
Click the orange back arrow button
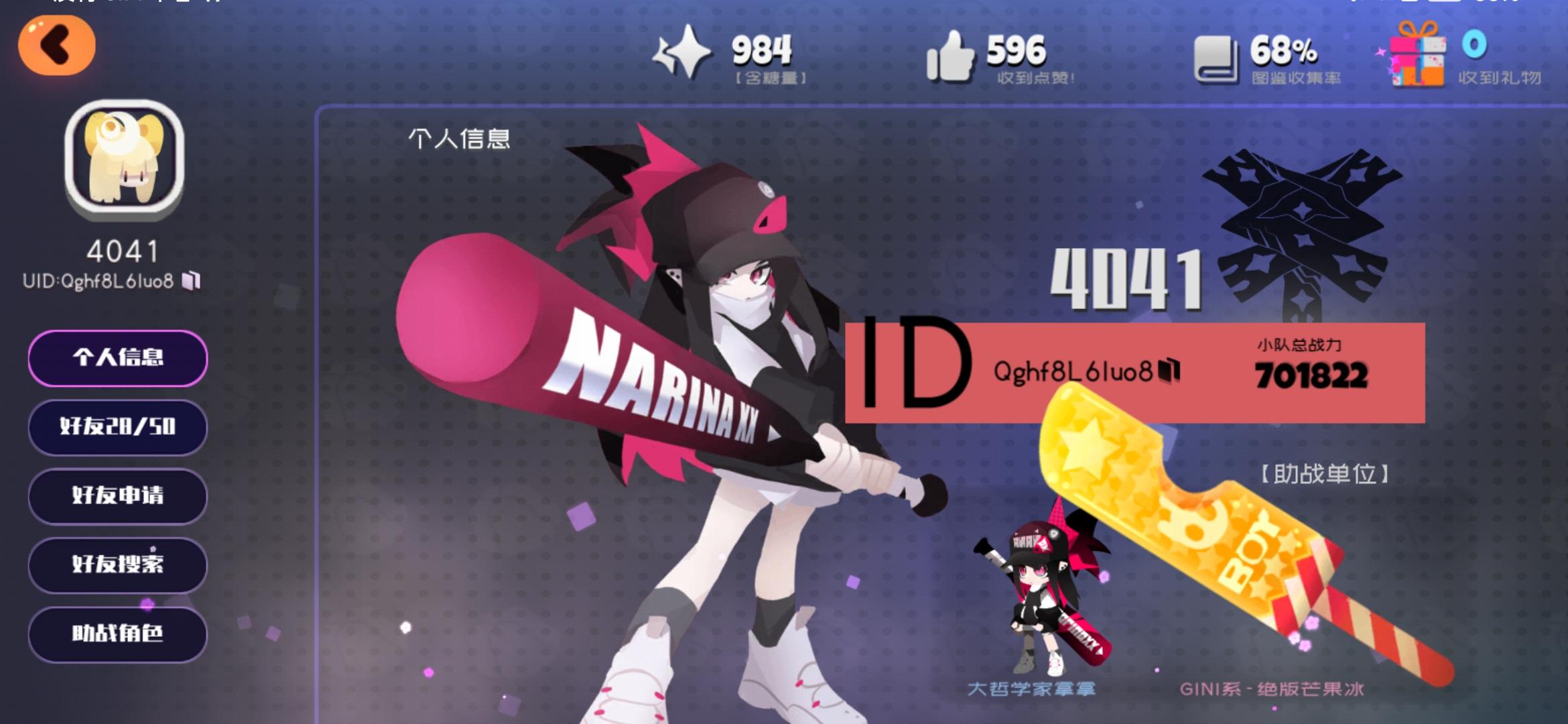57,44
